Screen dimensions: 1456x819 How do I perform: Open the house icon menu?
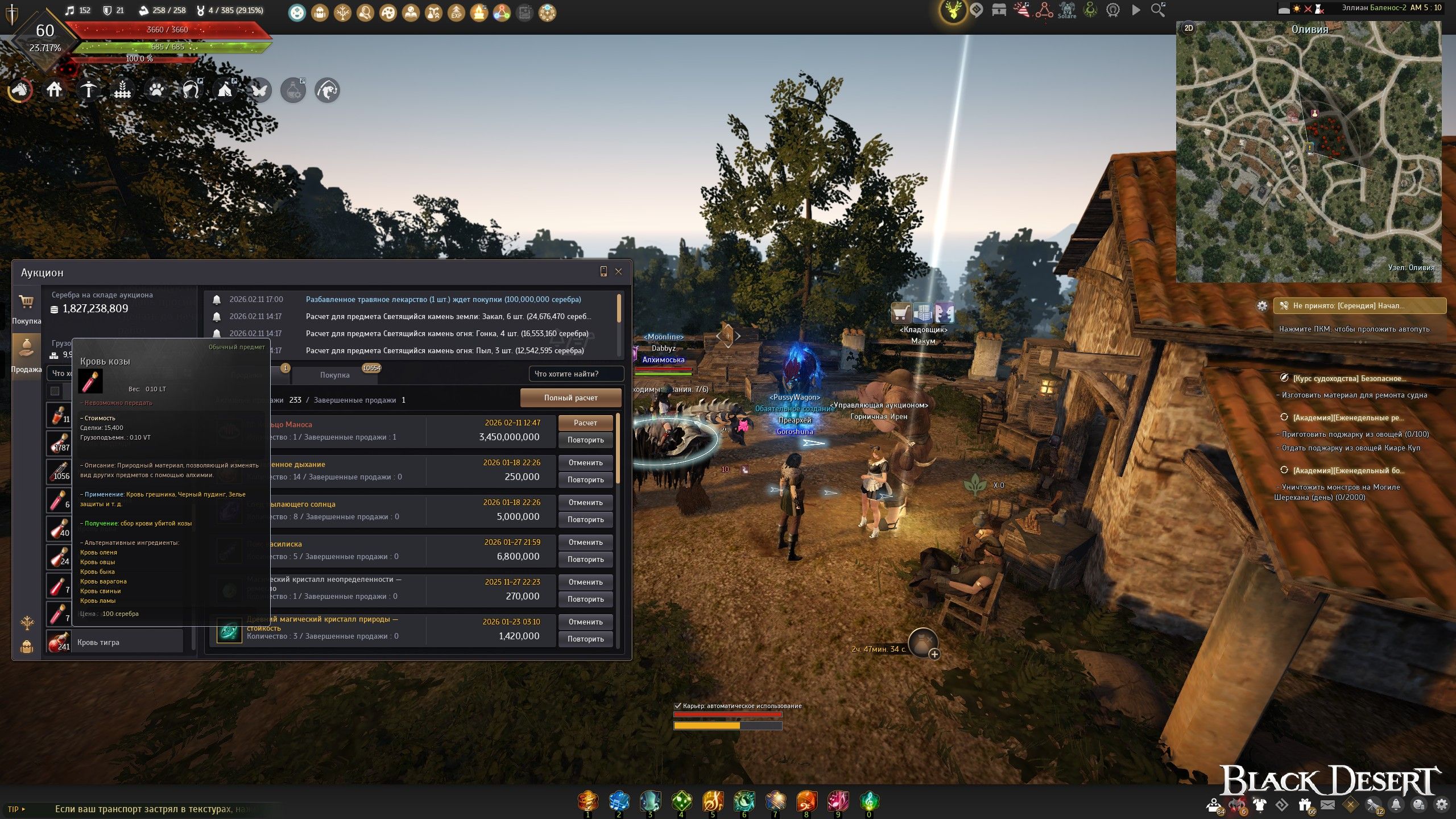55,90
